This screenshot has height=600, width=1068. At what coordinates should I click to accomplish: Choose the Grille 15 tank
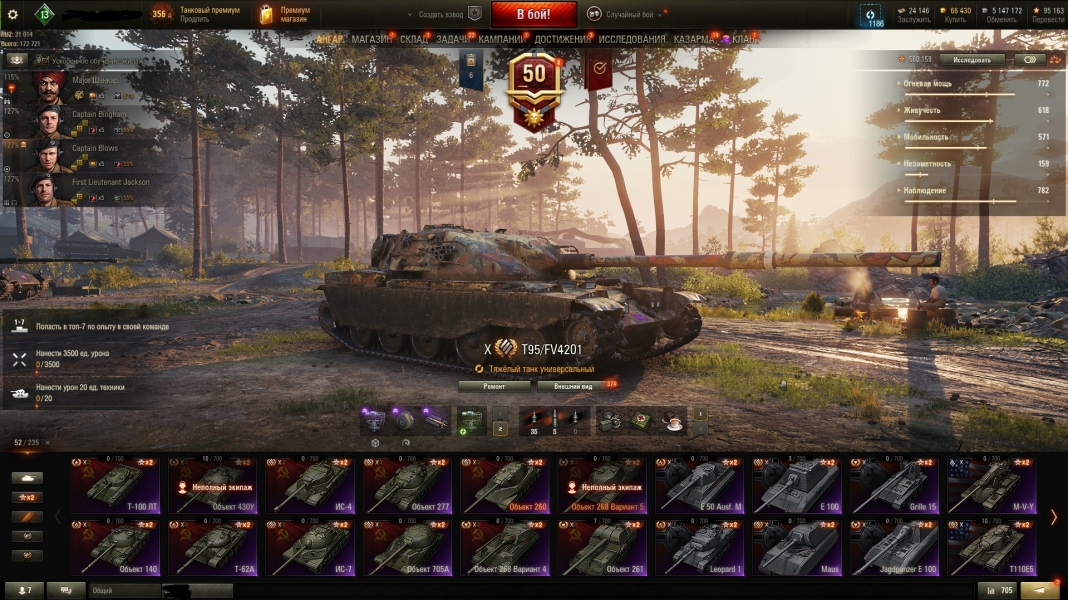[896, 485]
